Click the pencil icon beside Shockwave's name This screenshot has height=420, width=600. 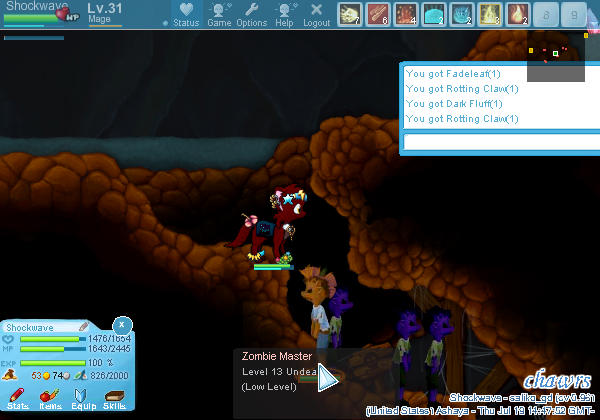click(84, 327)
